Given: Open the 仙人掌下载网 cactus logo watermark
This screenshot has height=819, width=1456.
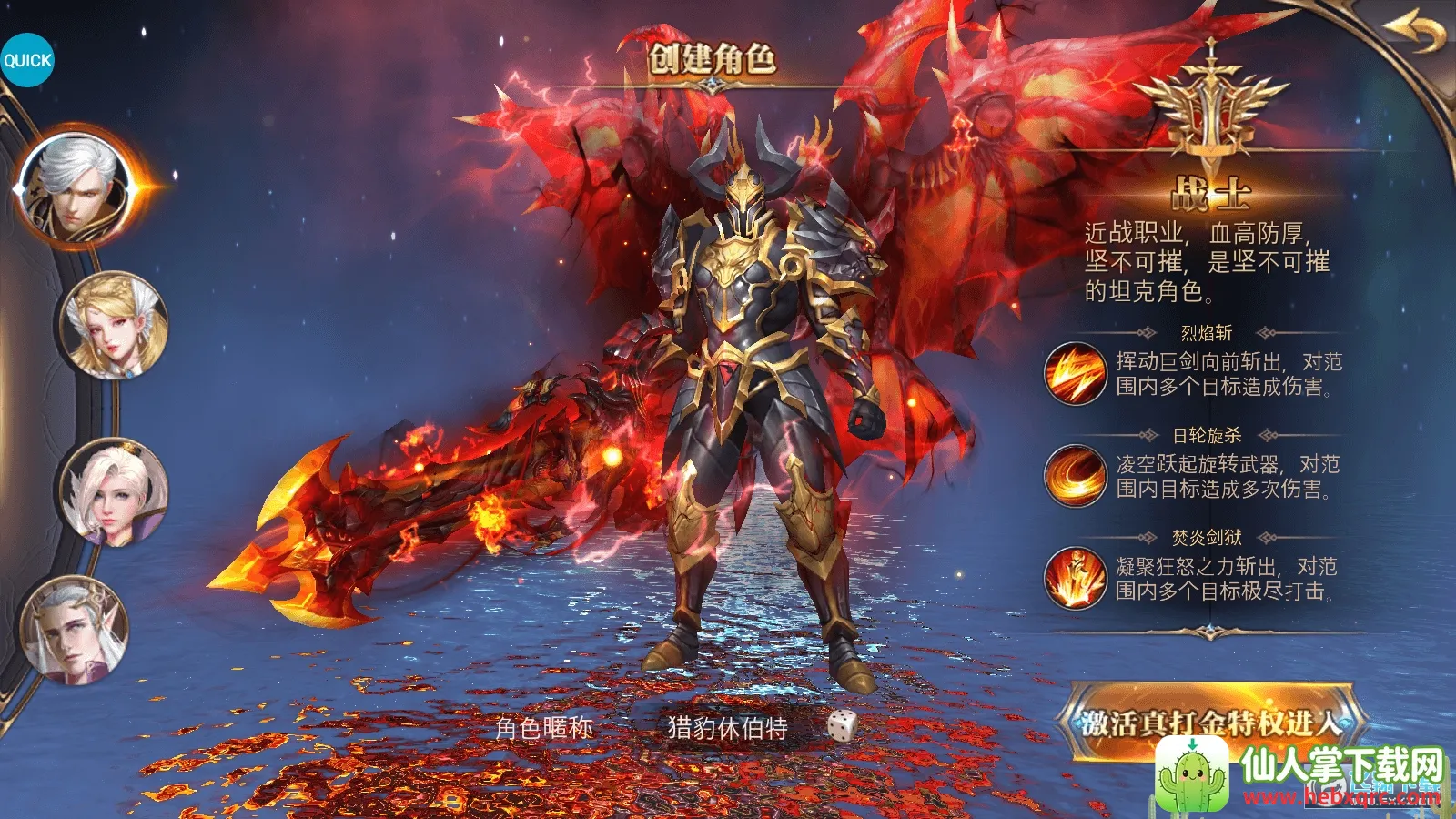Looking at the screenshot, I should [1193, 774].
